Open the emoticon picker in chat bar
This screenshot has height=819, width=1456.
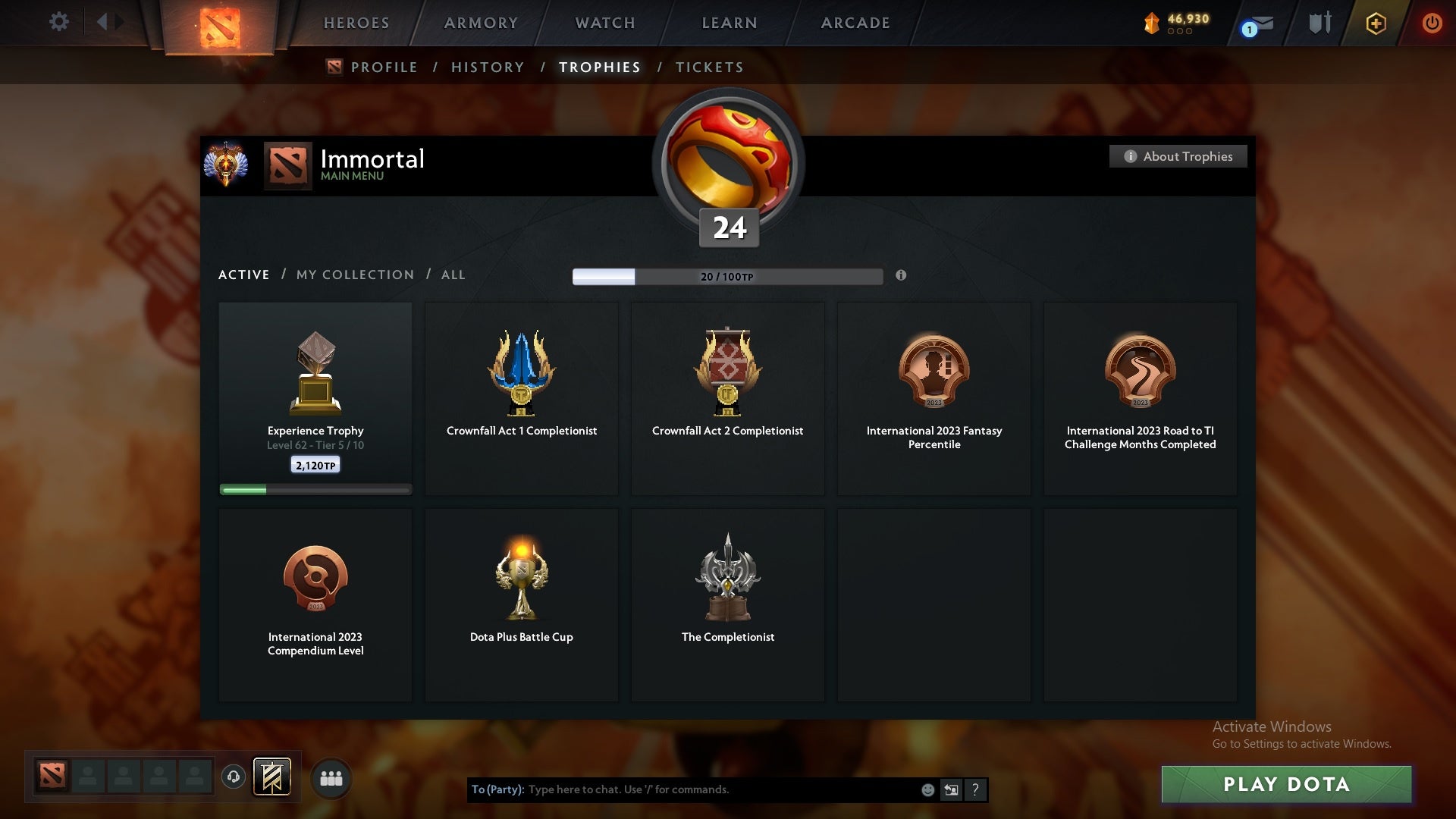tap(928, 789)
